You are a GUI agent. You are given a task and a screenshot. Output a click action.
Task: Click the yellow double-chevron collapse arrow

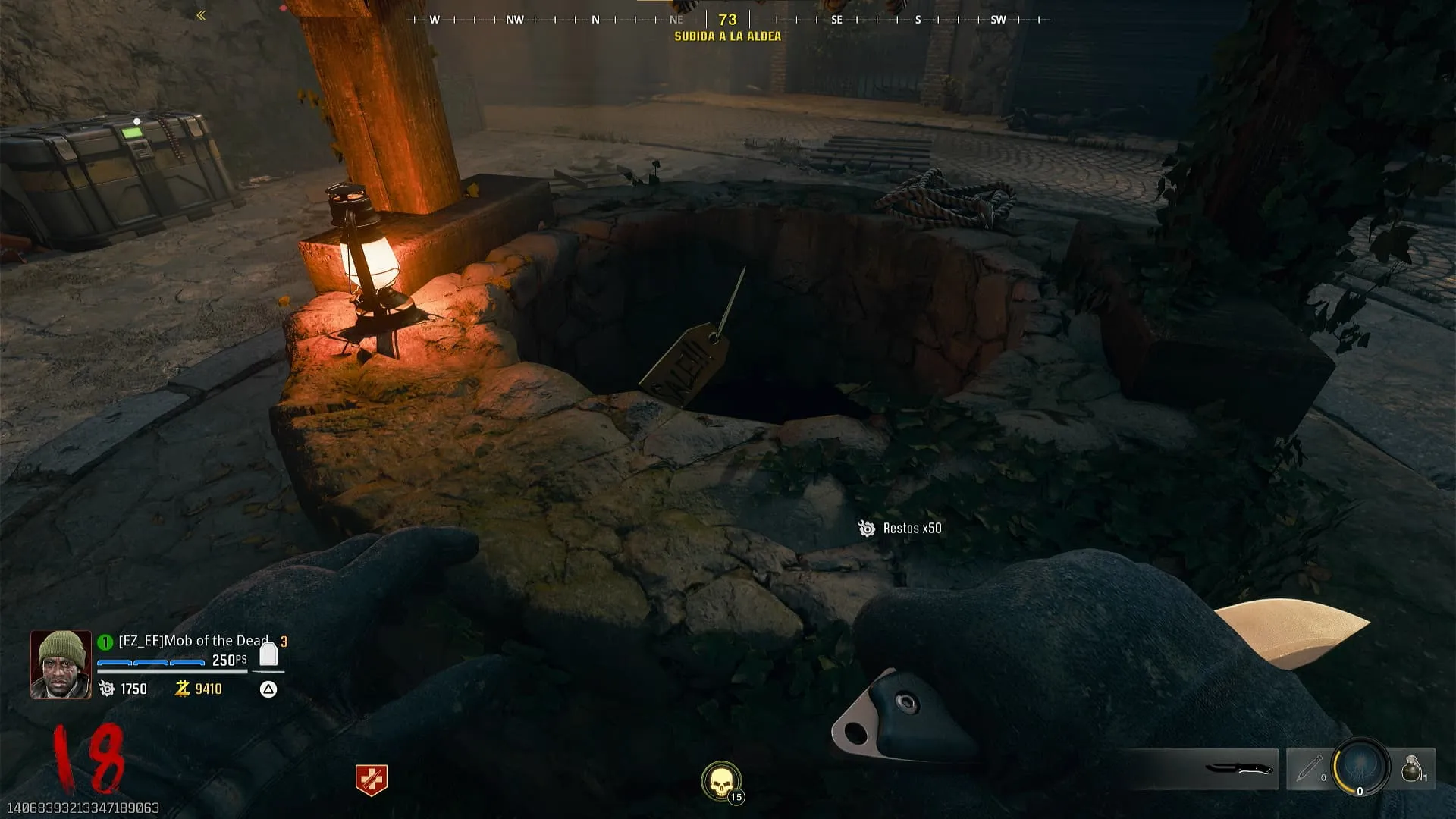click(201, 15)
